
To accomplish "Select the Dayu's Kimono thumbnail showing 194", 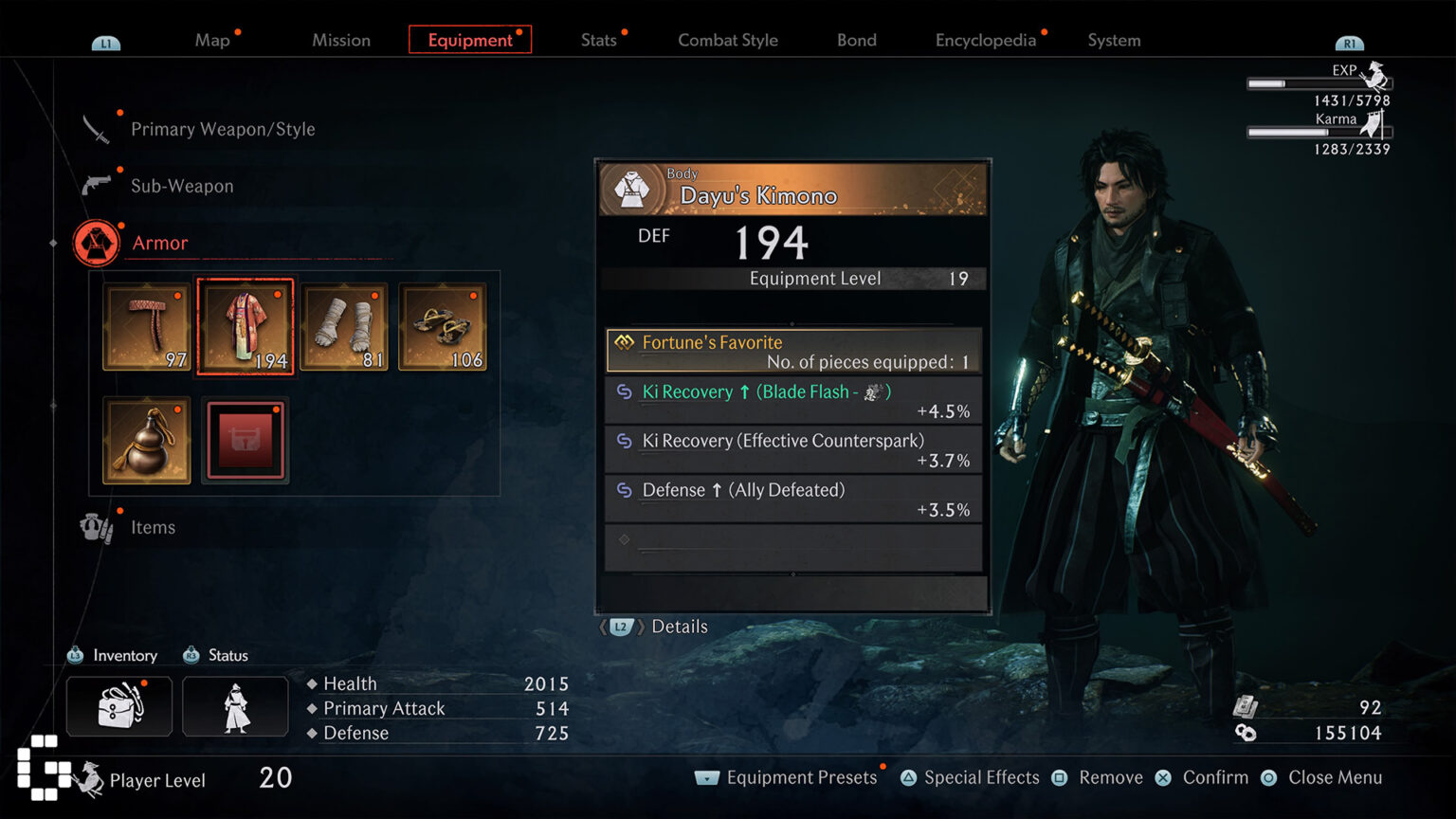I will click(245, 326).
